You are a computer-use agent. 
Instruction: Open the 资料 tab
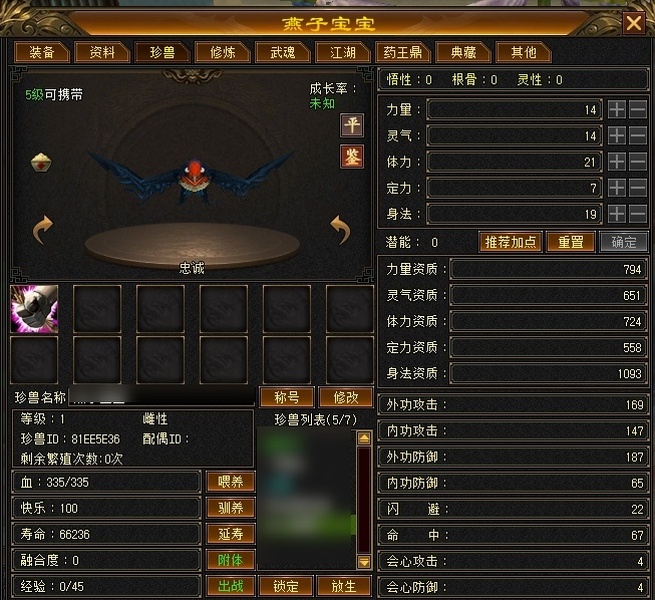102,52
